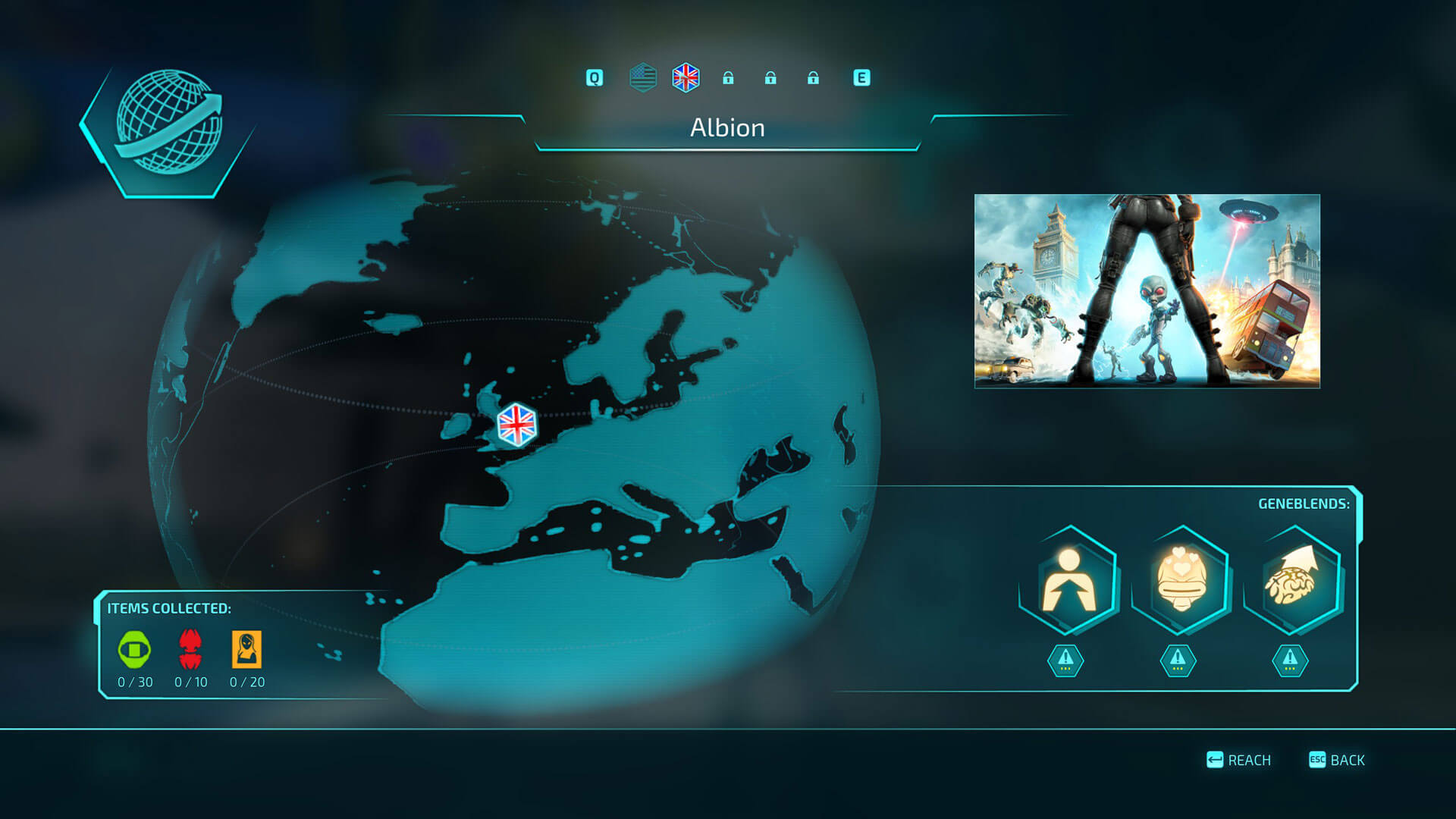This screenshot has width=1456, height=819.
Task: Click the globe world map icon
Action: click(168, 123)
